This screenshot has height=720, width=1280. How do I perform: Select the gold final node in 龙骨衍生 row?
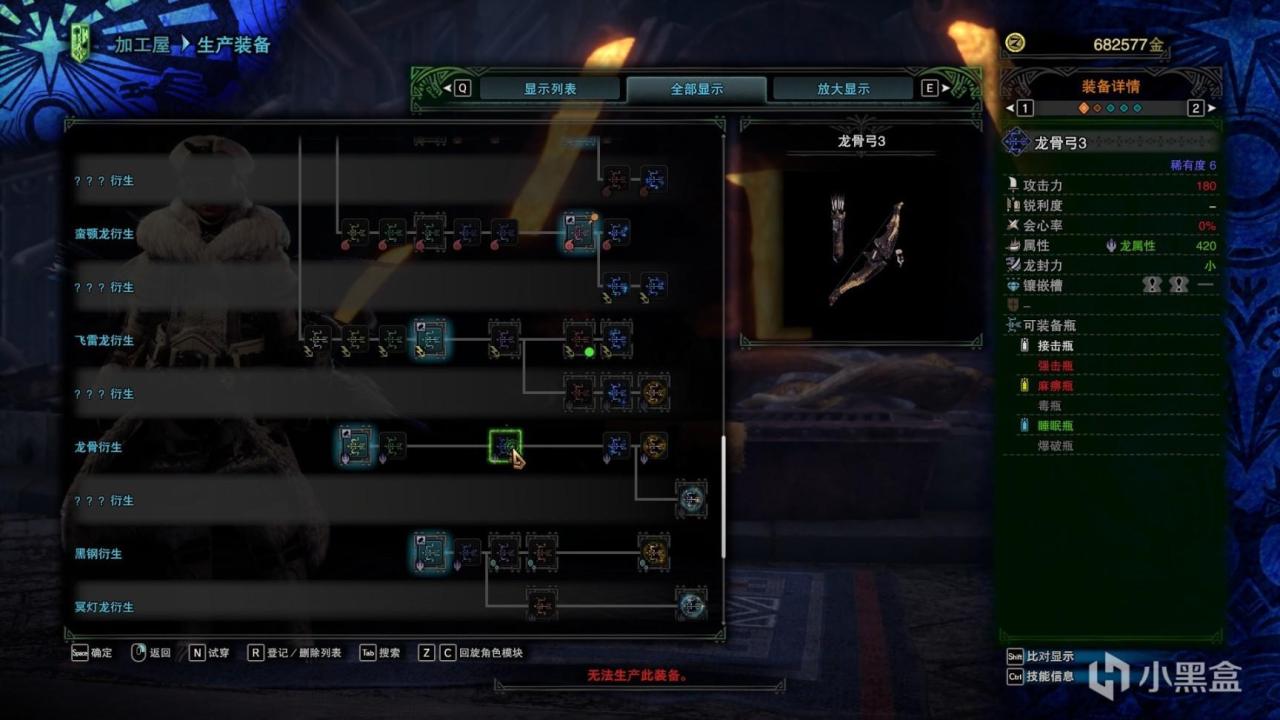(654, 446)
